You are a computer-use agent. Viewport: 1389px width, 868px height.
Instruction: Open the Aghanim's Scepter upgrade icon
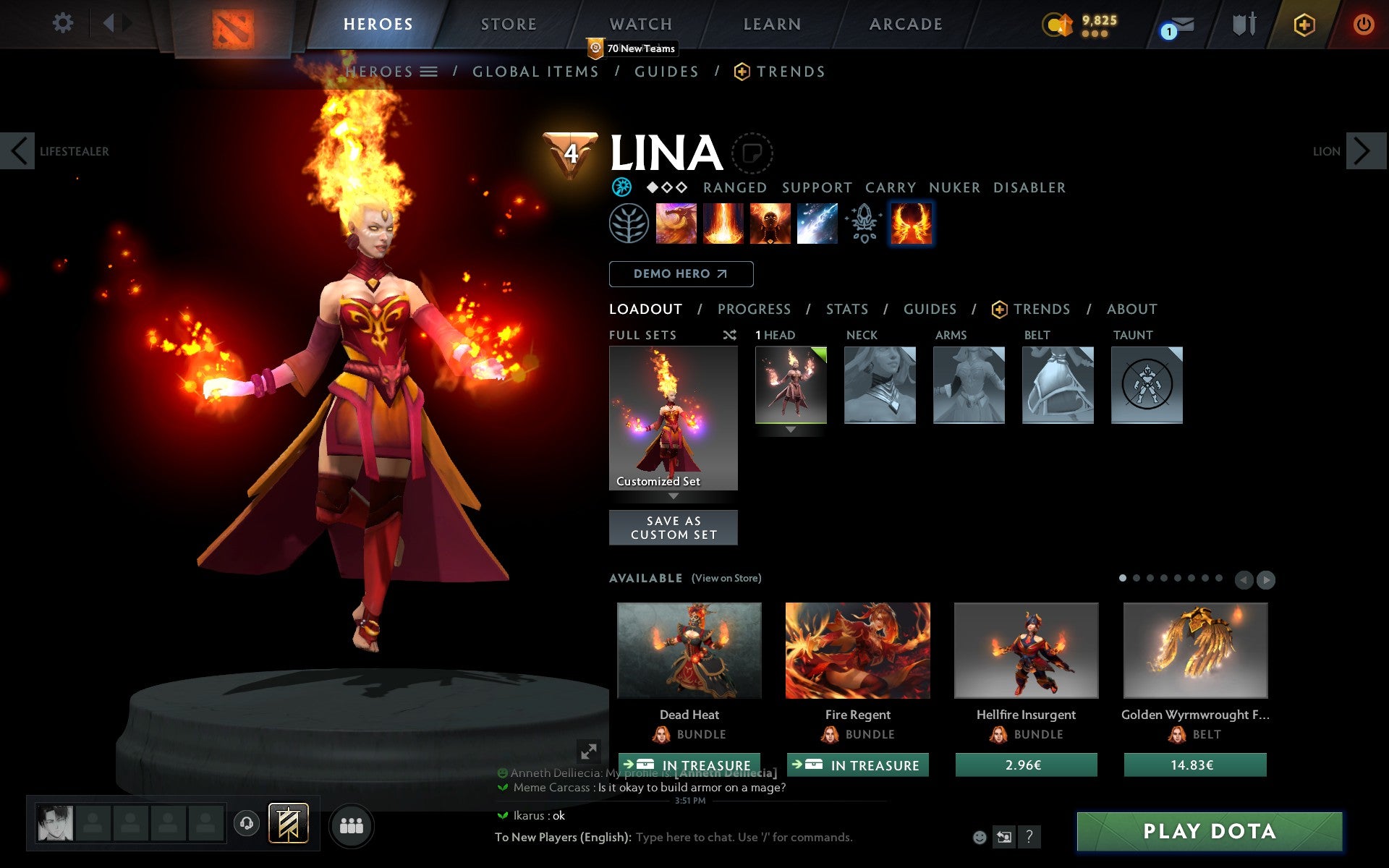(863, 224)
